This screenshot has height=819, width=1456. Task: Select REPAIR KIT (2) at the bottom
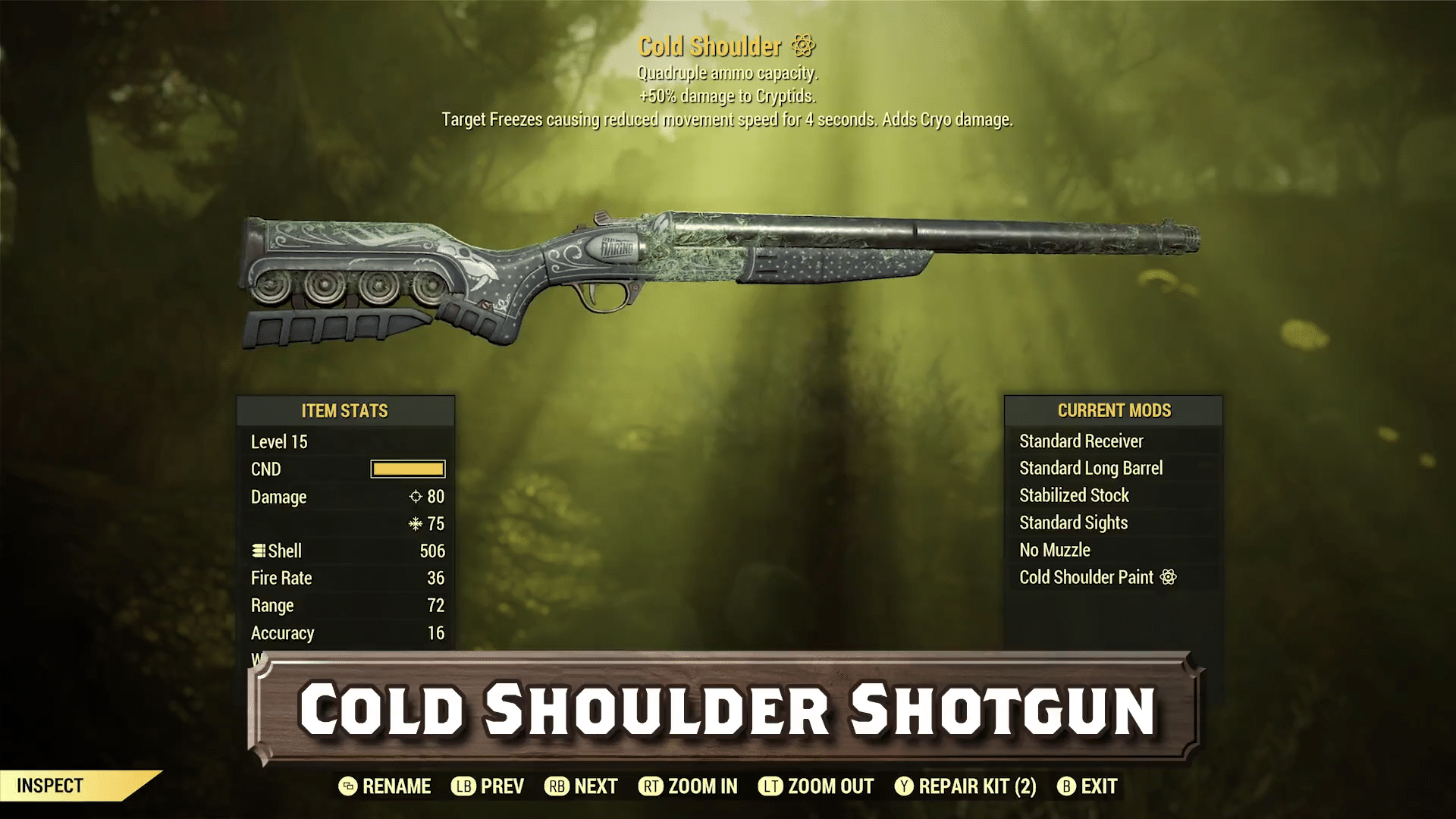click(971, 786)
